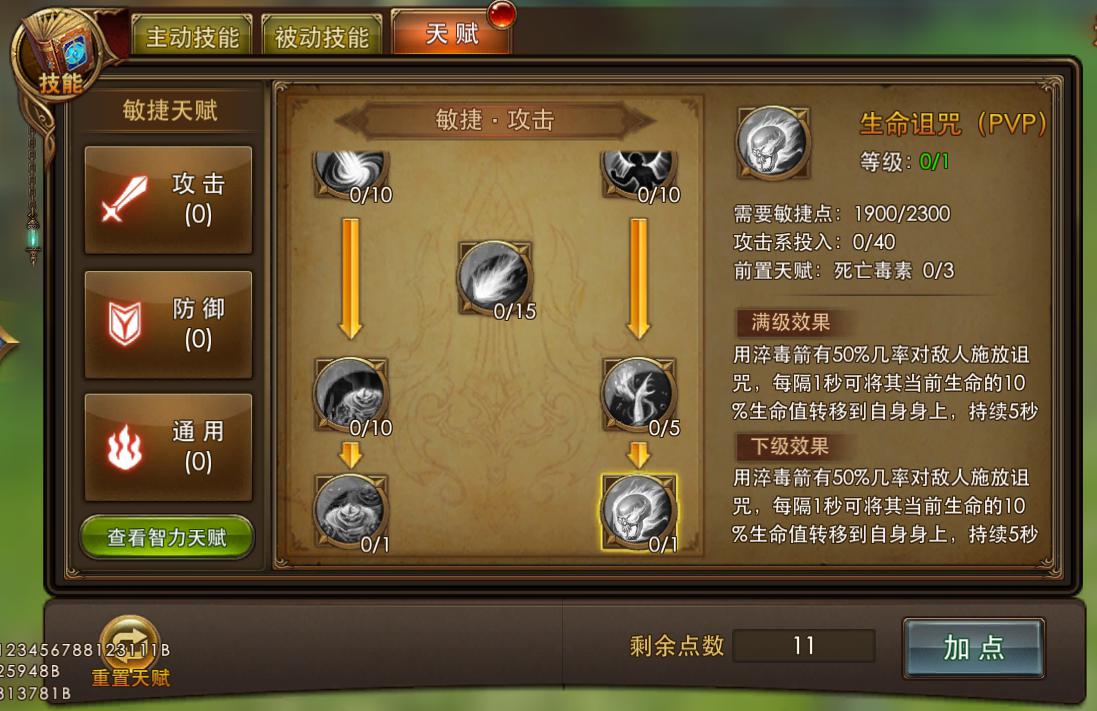Open the 防御 talent category
The height and width of the screenshot is (711, 1097).
point(168,324)
